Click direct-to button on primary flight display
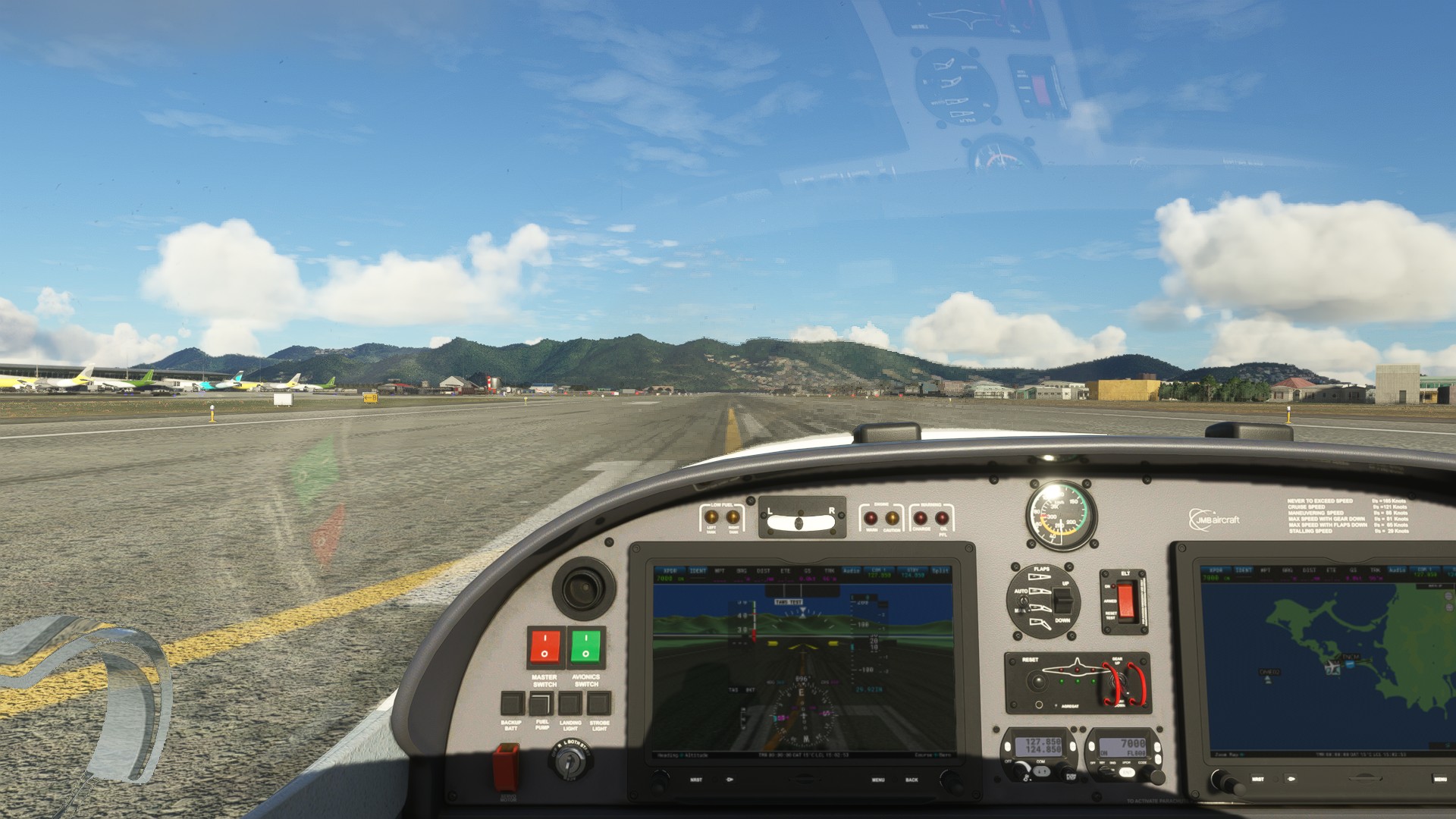The height and width of the screenshot is (819, 1456). coord(730,780)
